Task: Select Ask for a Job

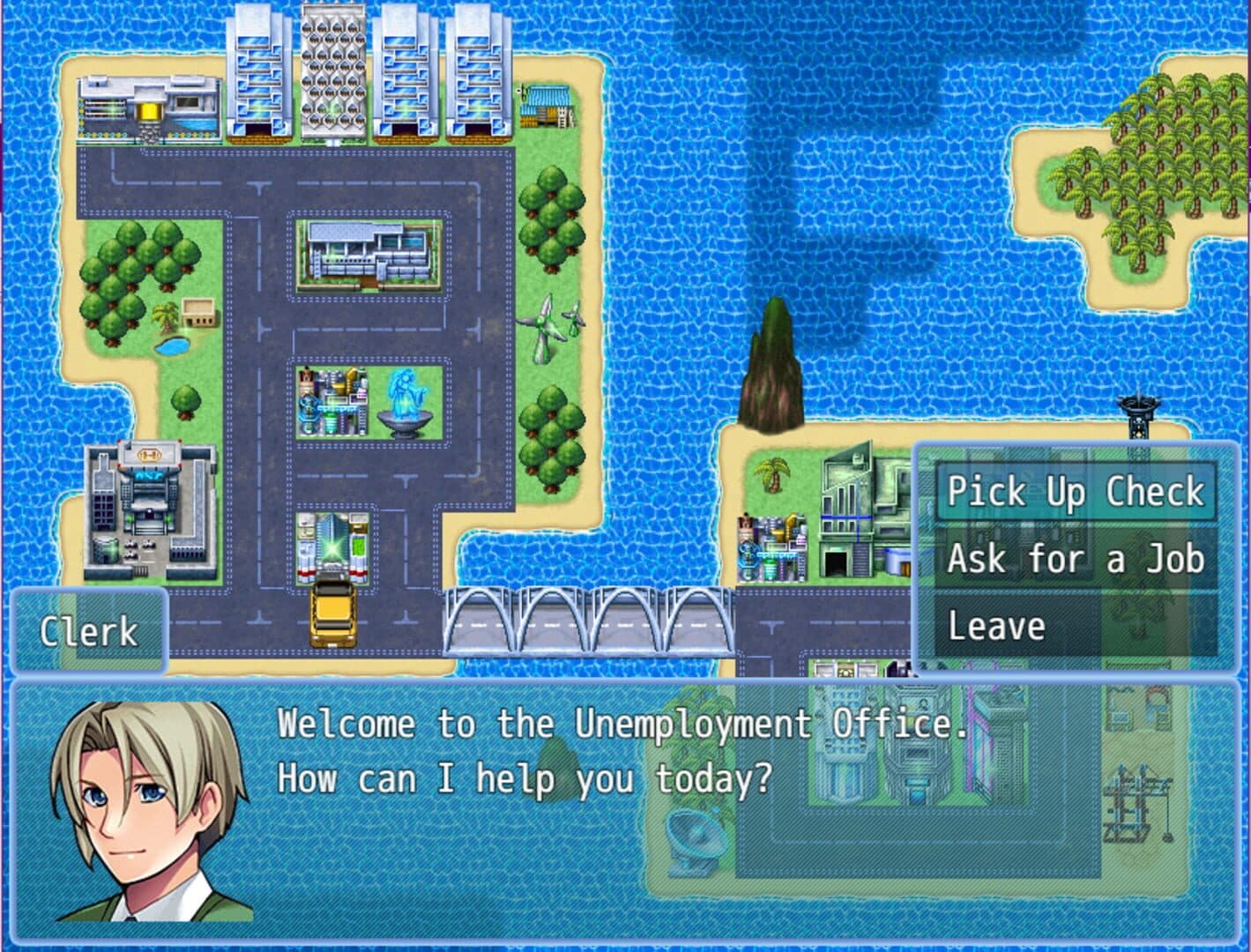Action: tap(1075, 559)
